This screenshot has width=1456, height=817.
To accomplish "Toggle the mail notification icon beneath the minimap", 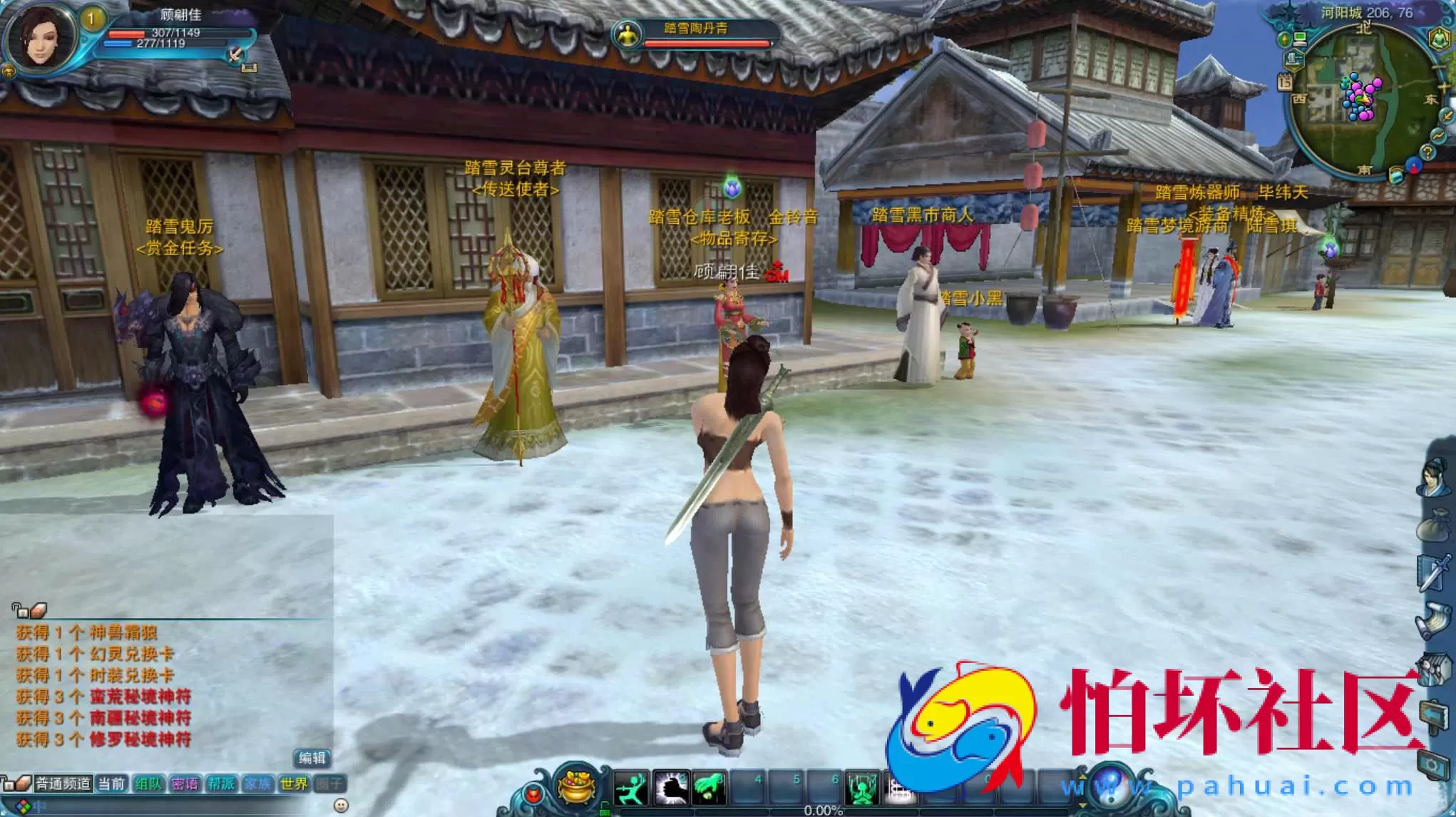I will (x=1397, y=175).
